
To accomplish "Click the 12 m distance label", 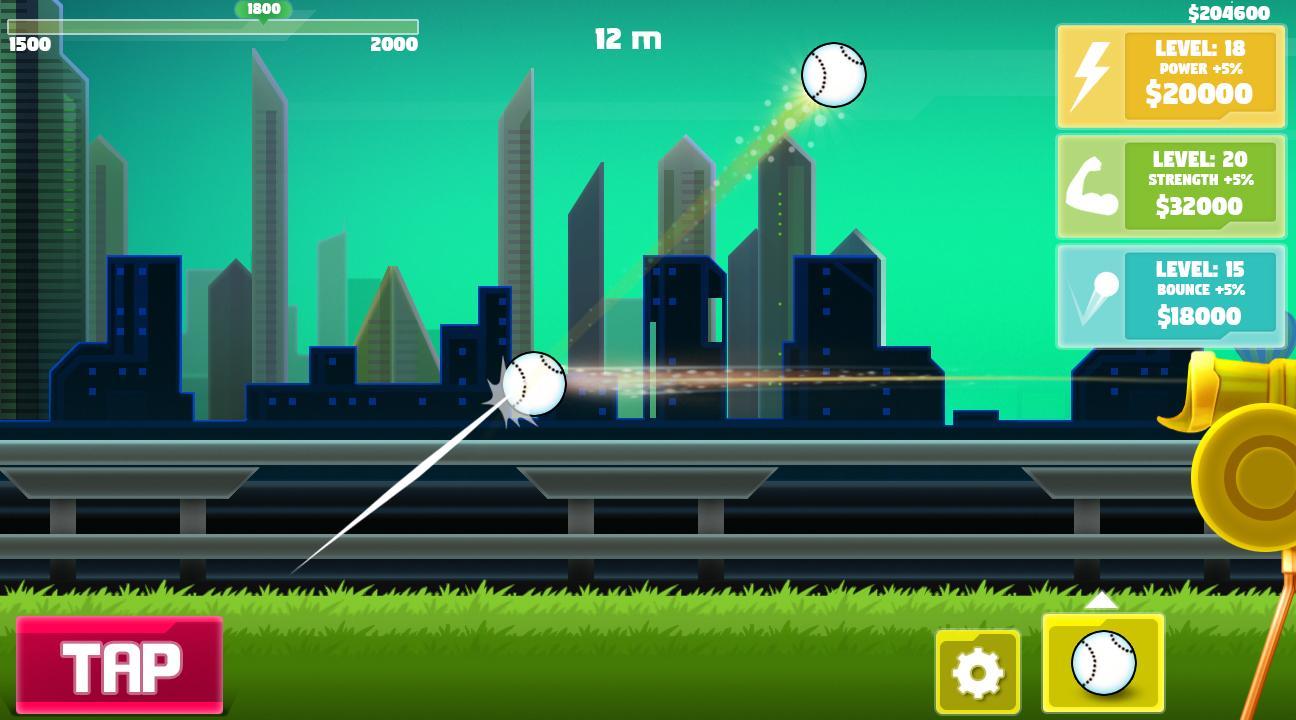I will click(627, 39).
